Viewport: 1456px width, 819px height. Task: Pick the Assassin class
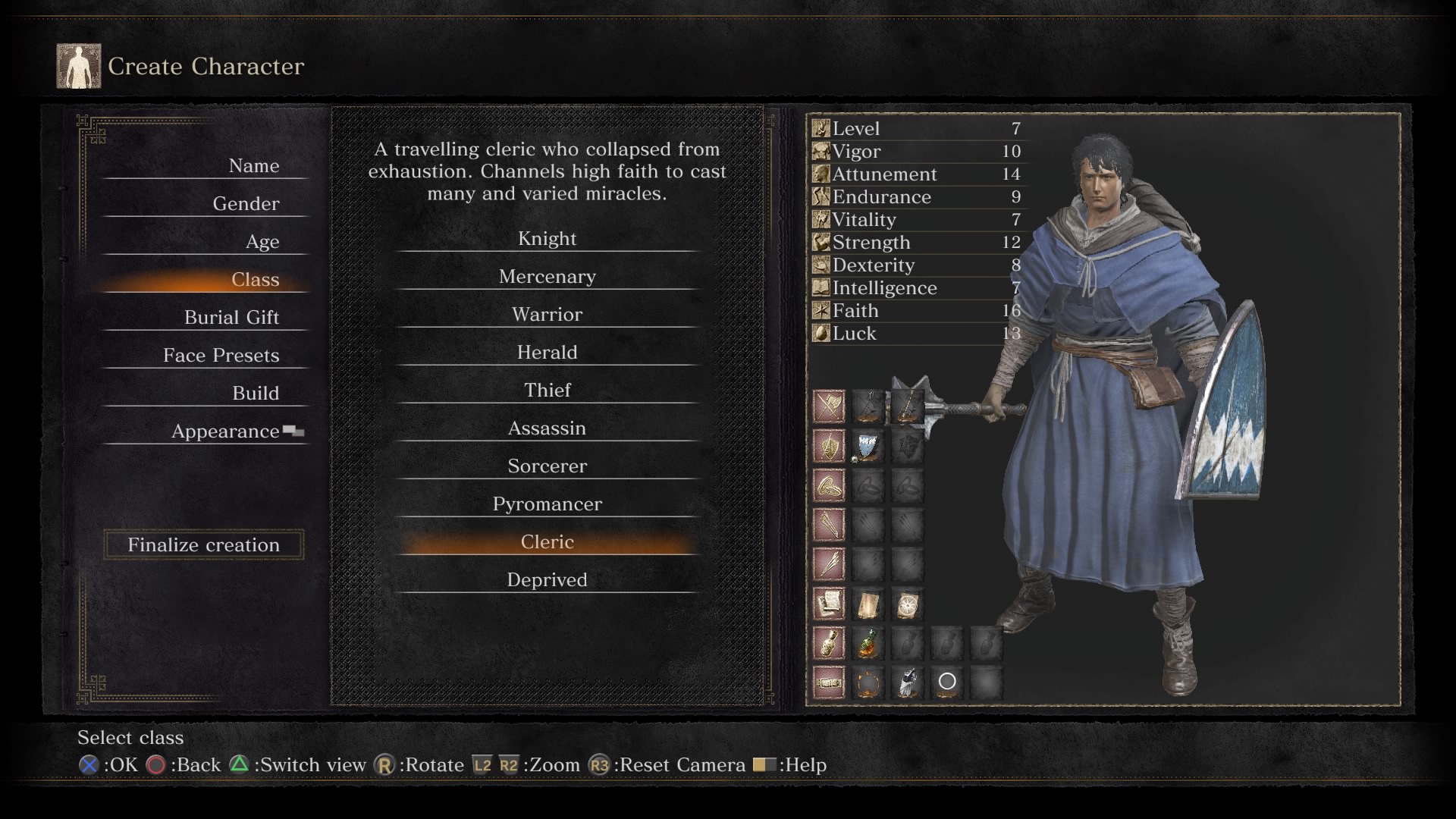point(547,428)
